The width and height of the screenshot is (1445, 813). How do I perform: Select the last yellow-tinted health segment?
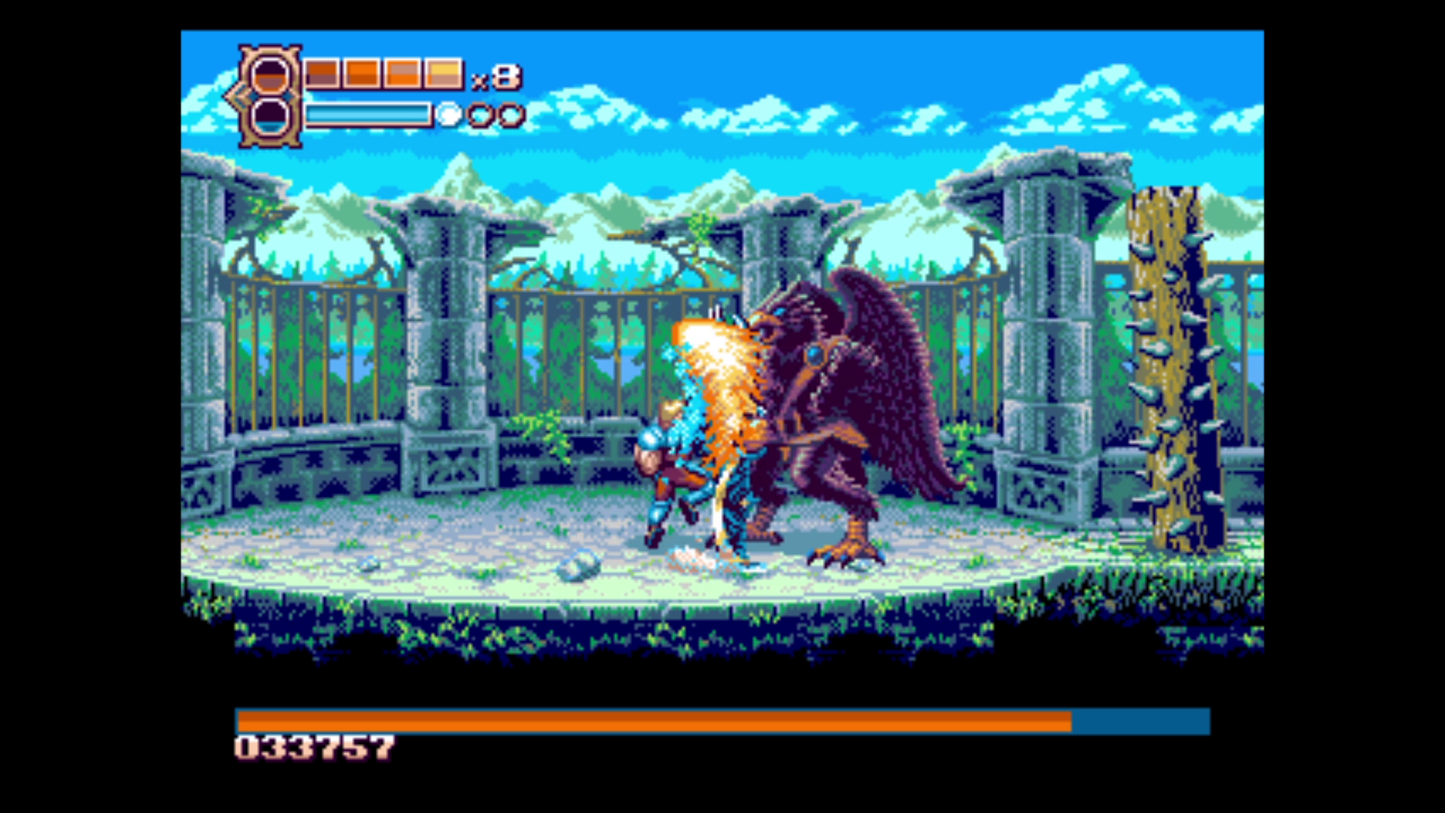[x=443, y=73]
